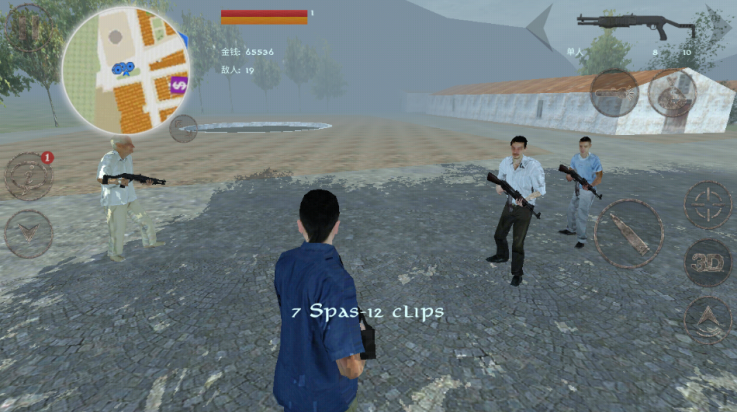Fire using the bullet button
The height and width of the screenshot is (412, 737).
[629, 233]
